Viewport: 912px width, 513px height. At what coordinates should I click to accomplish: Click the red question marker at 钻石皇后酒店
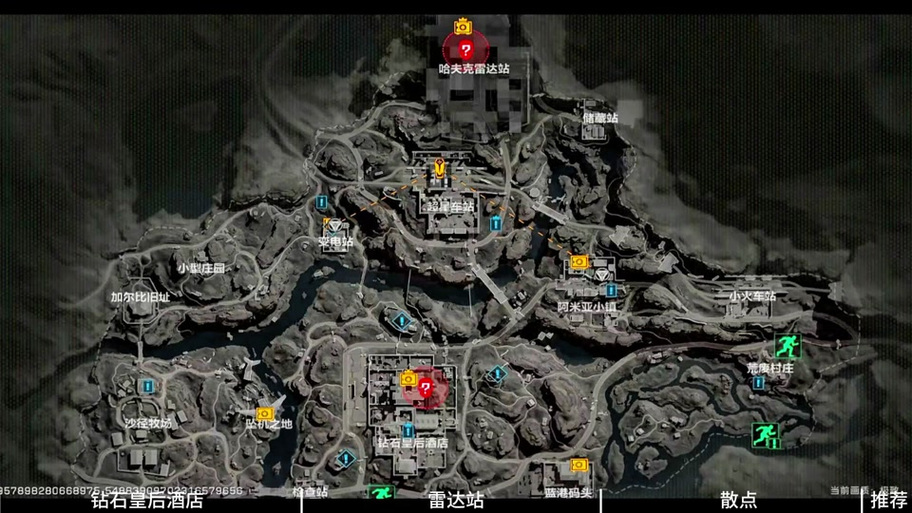pos(427,390)
